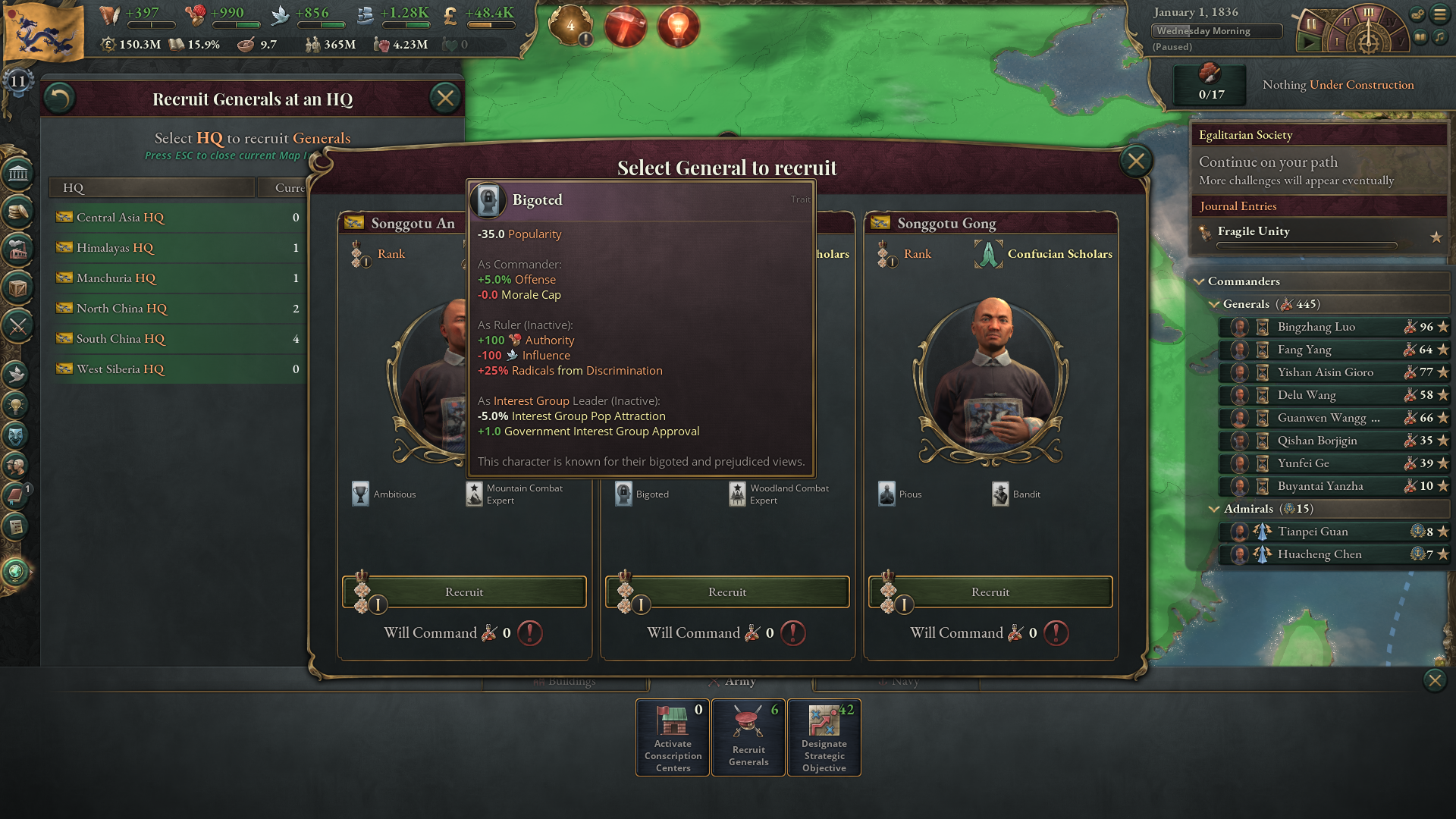Open the Technology panel via lightbulb icon
Image resolution: width=1456 pixels, height=819 pixels.
click(18, 405)
